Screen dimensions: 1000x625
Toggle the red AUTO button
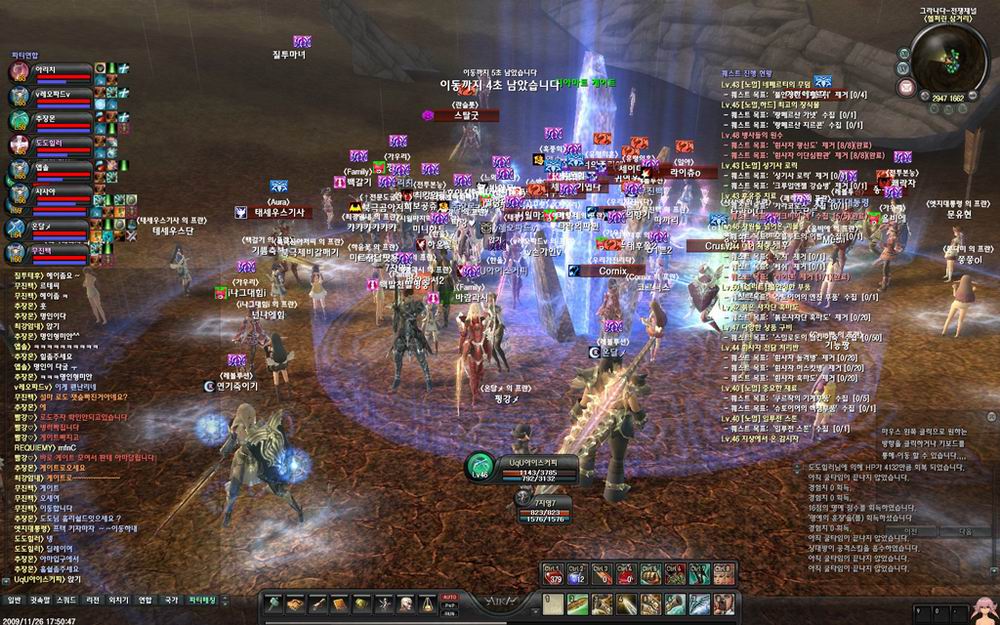pyautogui.click(x=449, y=596)
